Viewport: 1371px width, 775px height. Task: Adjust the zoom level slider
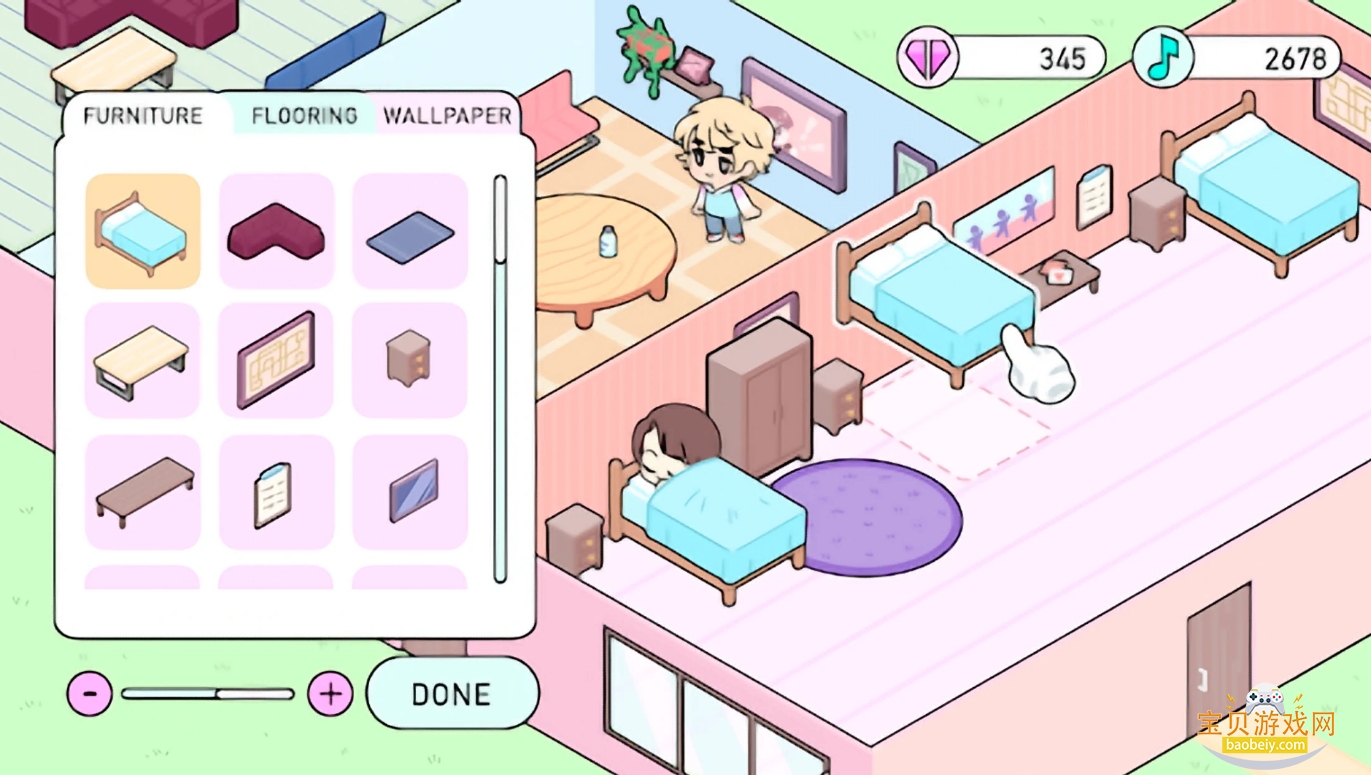[x=210, y=692]
